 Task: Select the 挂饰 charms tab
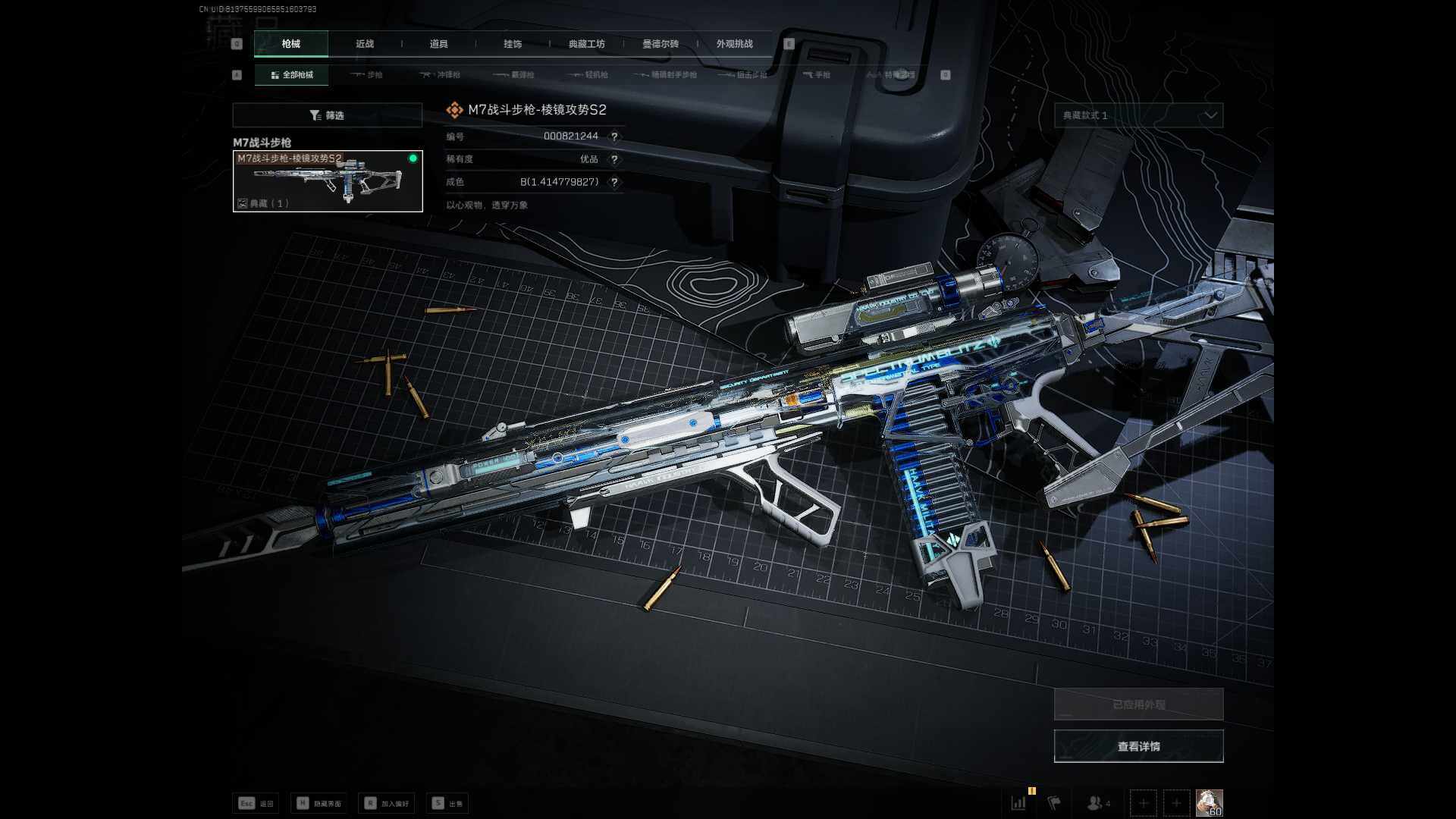[x=513, y=44]
